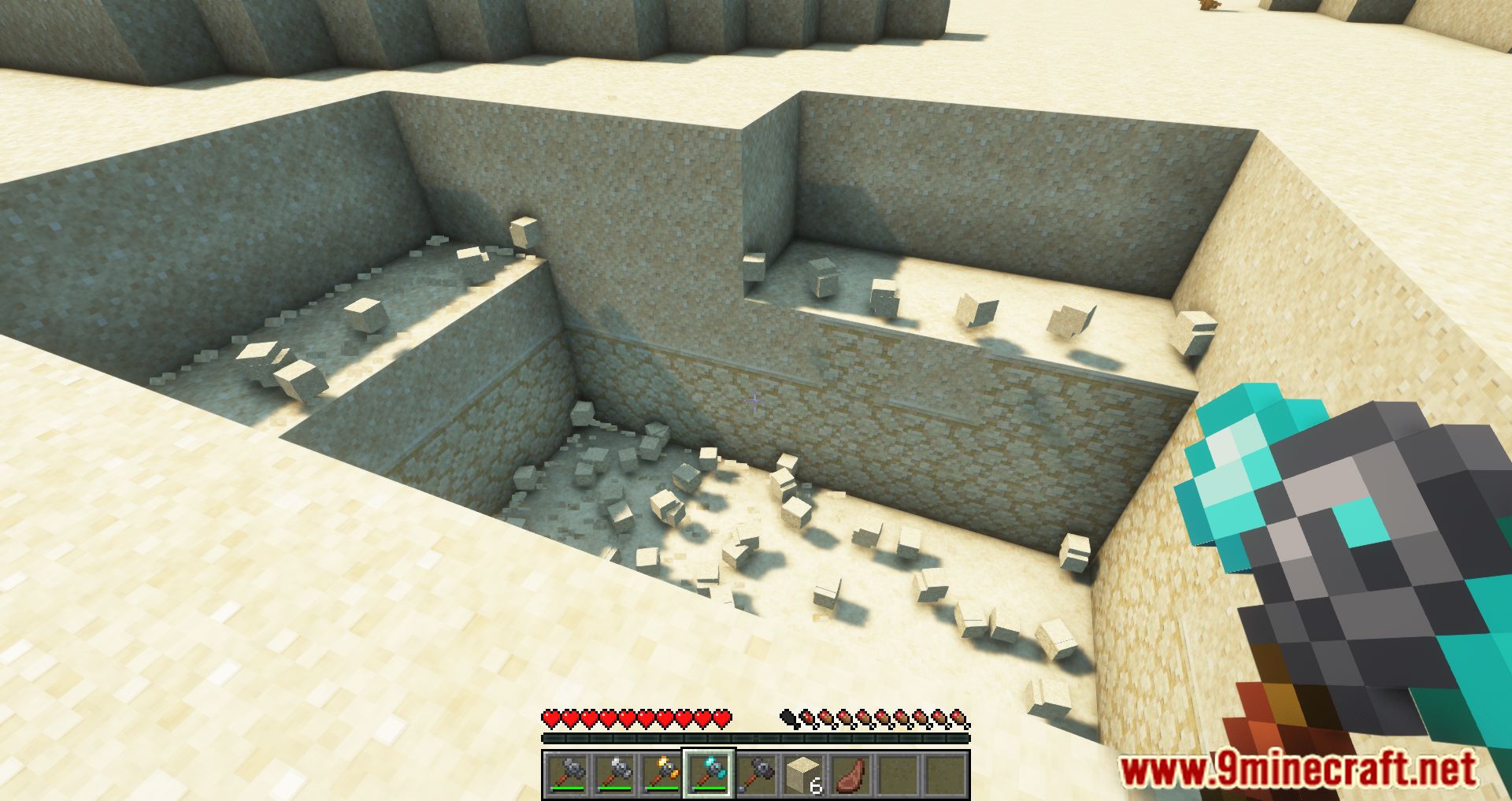Select the iron hammer in hotbar slot two
The image size is (1512, 801).
(x=615, y=772)
